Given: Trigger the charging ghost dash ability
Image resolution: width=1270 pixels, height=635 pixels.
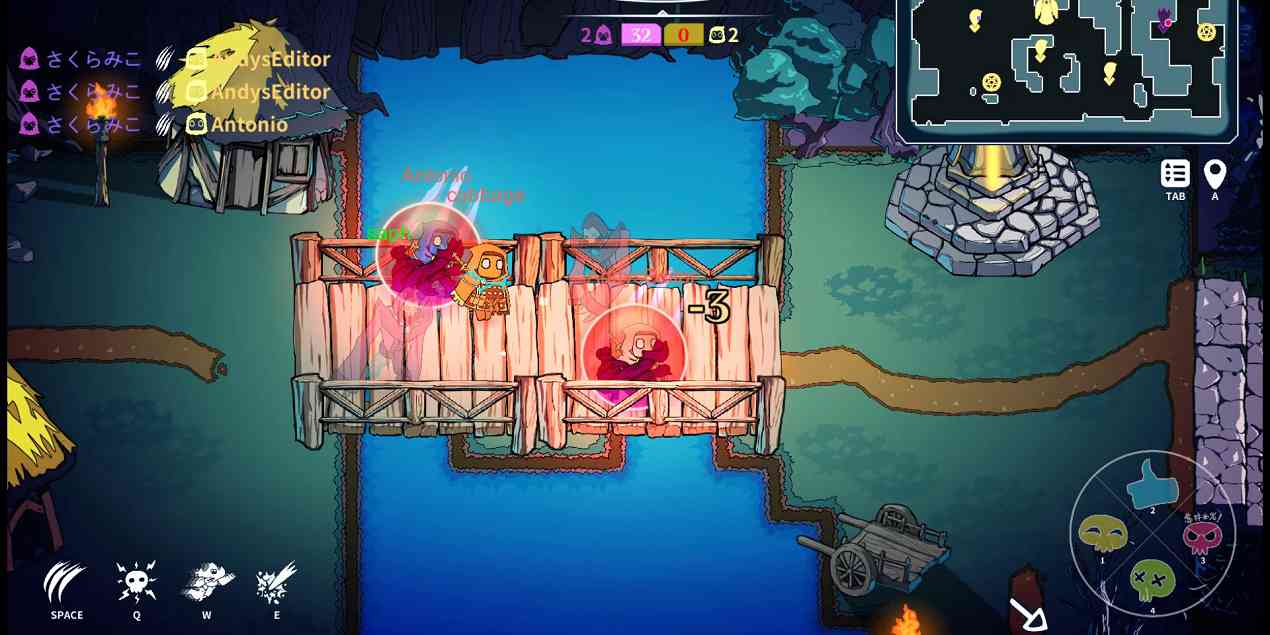Looking at the screenshot, I should (x=207, y=581).
